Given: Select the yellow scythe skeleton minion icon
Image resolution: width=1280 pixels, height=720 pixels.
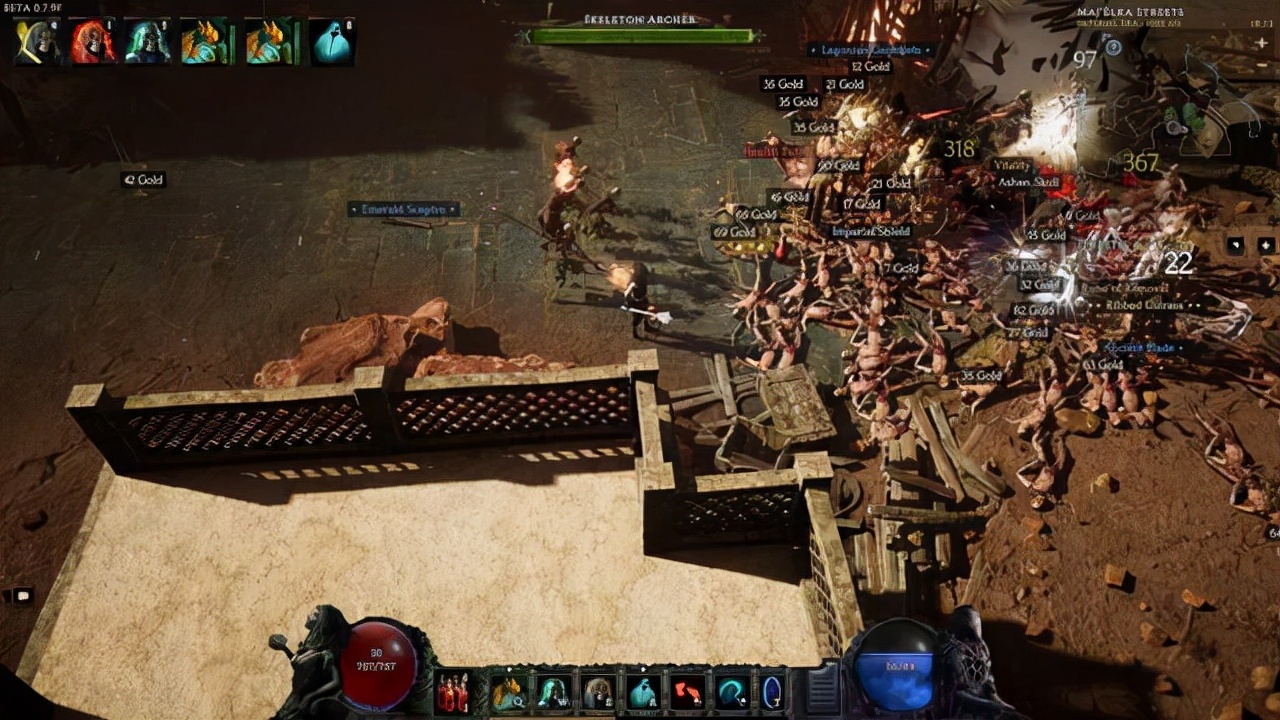Looking at the screenshot, I should click(x=36, y=43).
